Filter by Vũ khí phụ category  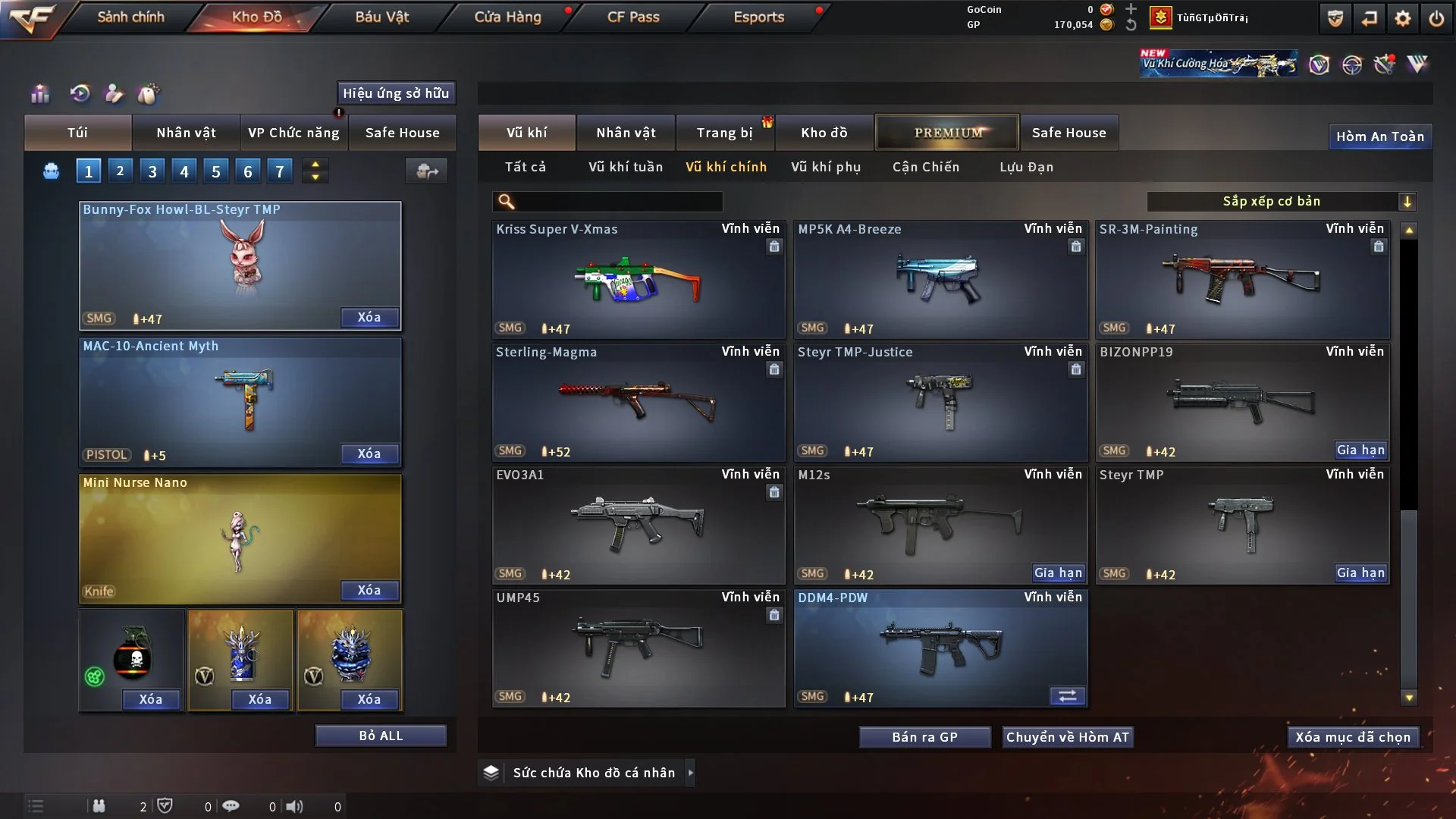click(826, 167)
